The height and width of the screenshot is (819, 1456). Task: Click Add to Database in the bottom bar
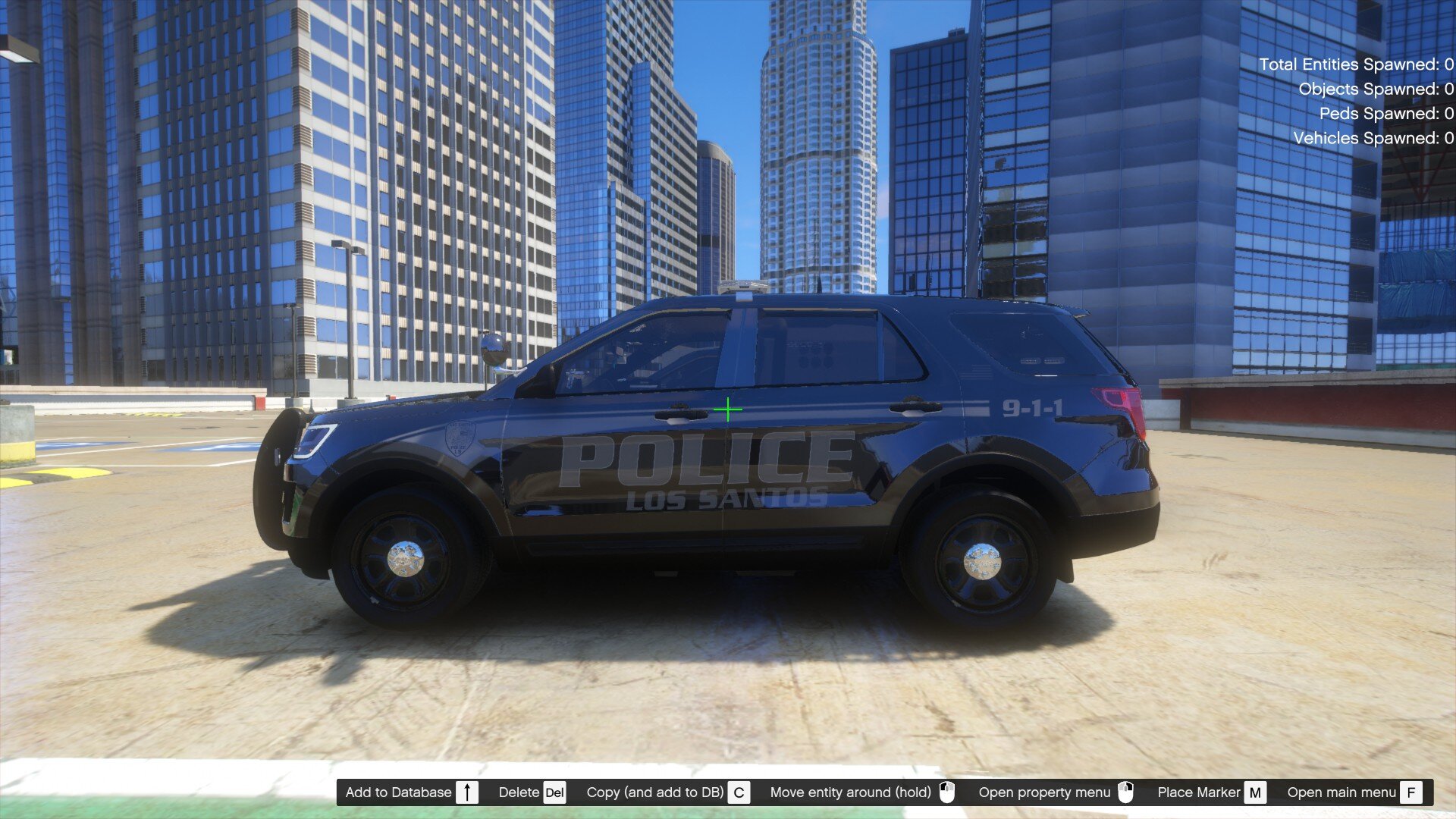coord(398,792)
